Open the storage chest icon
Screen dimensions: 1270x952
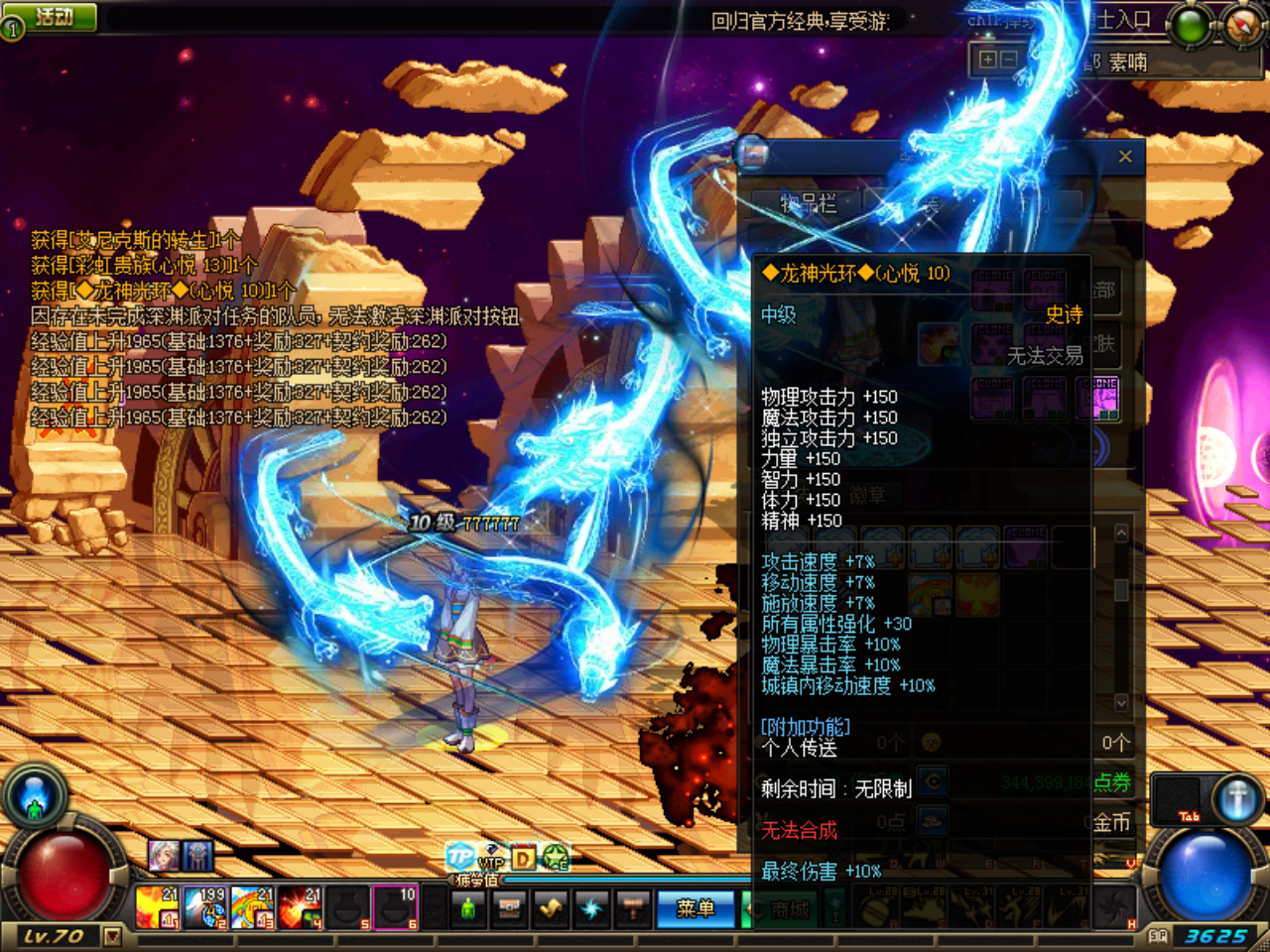[x=509, y=909]
